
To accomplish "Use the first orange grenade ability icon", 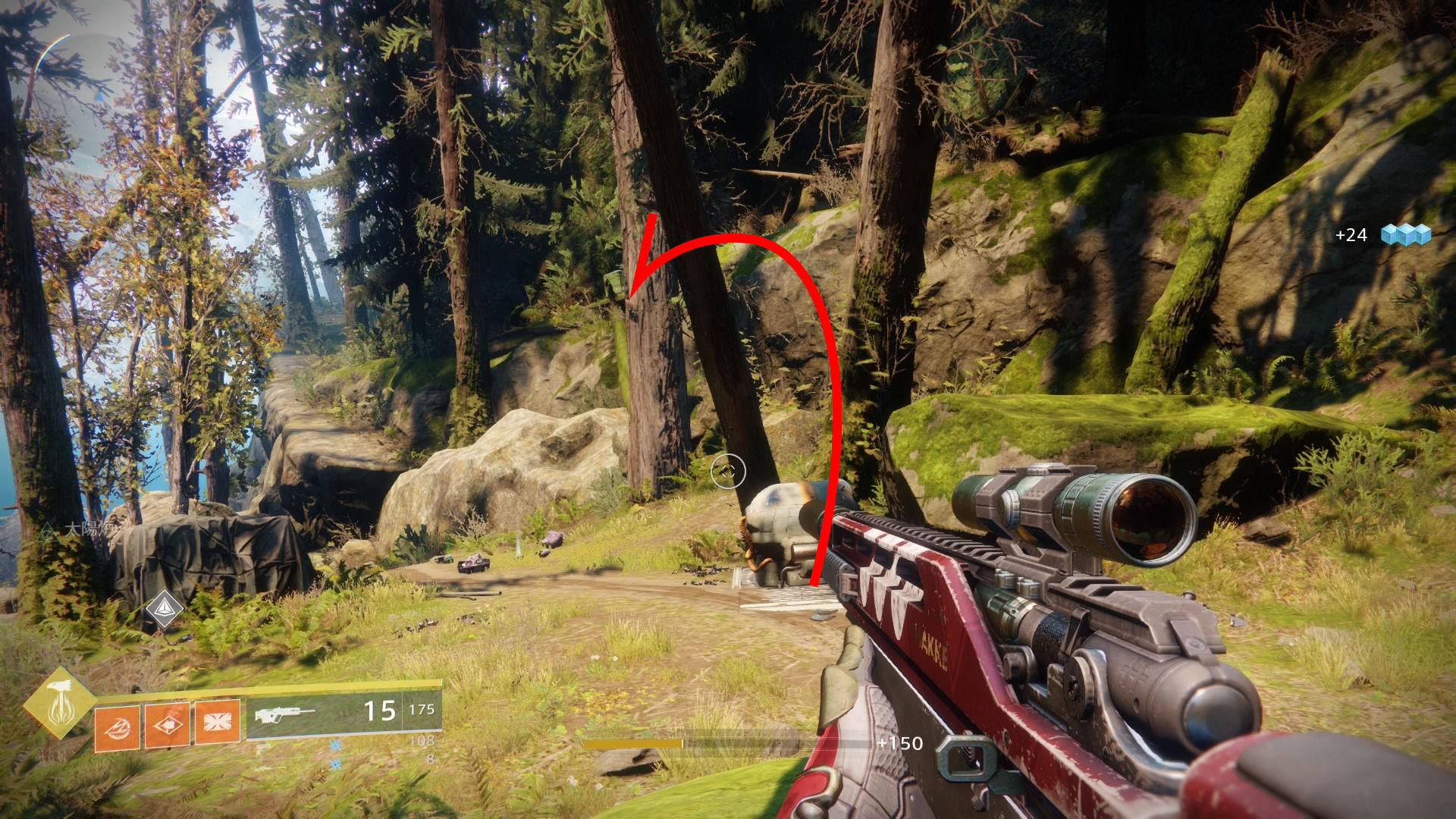I will [117, 728].
